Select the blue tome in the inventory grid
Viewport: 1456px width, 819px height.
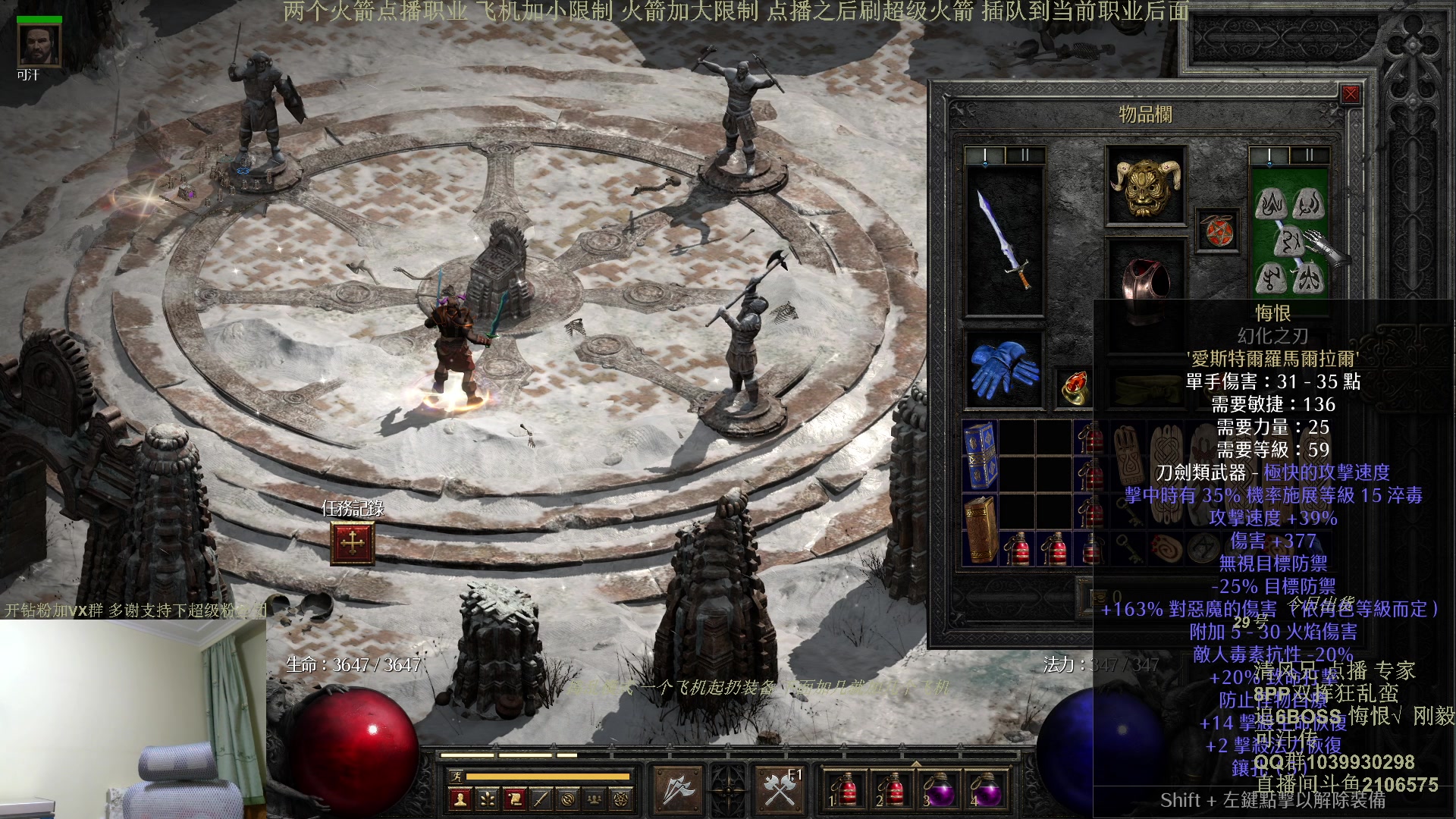point(981,455)
